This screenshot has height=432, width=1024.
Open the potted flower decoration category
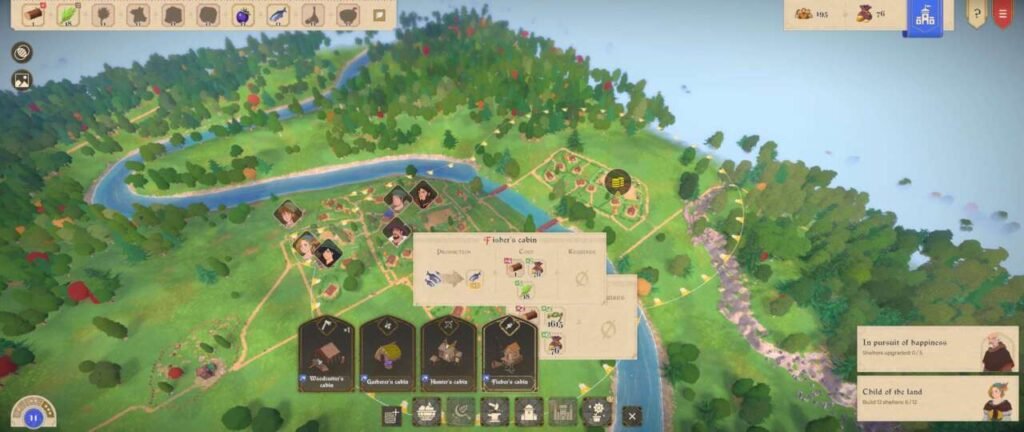[598, 412]
